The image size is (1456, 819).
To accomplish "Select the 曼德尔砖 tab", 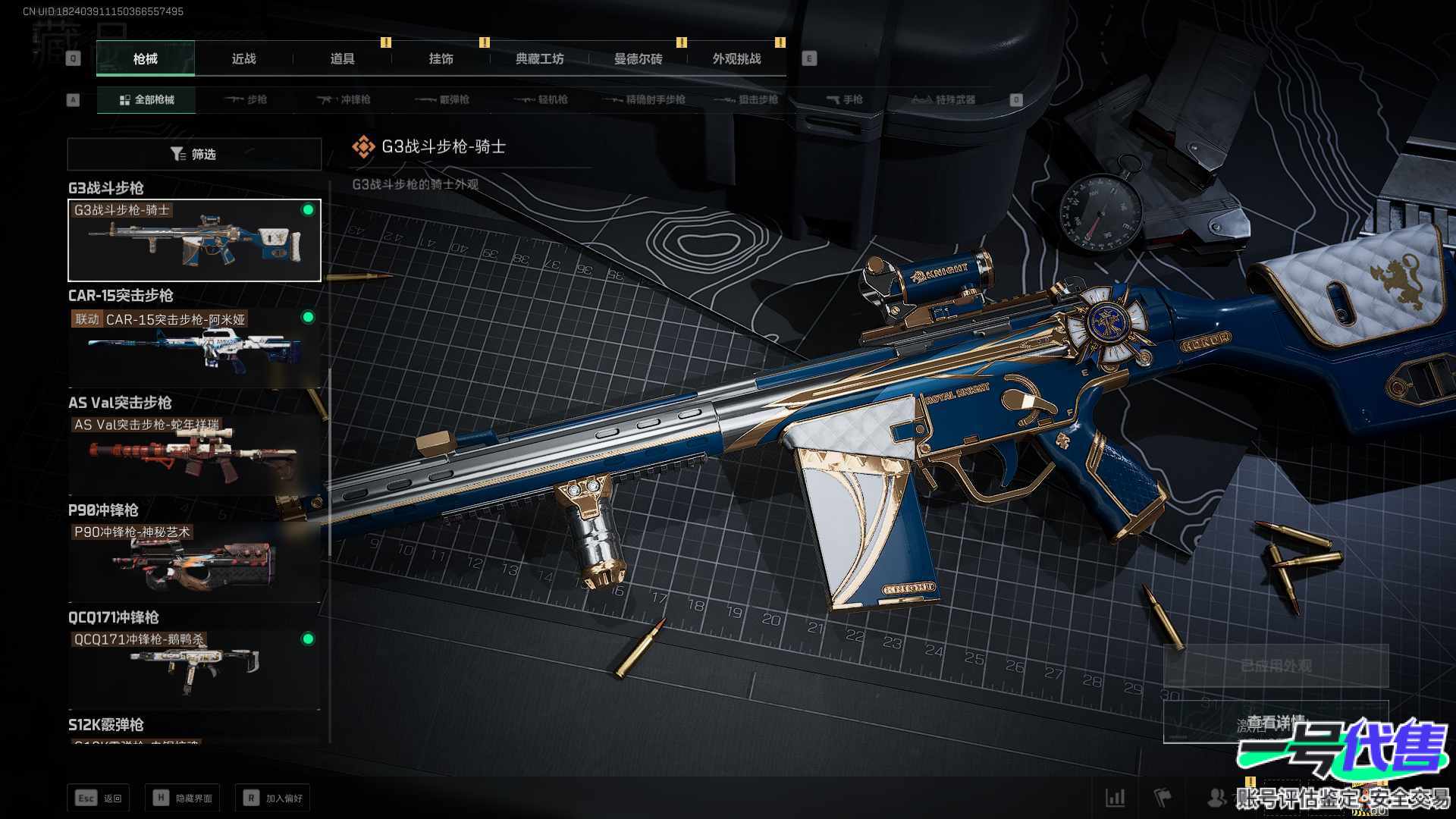I will pos(638,58).
